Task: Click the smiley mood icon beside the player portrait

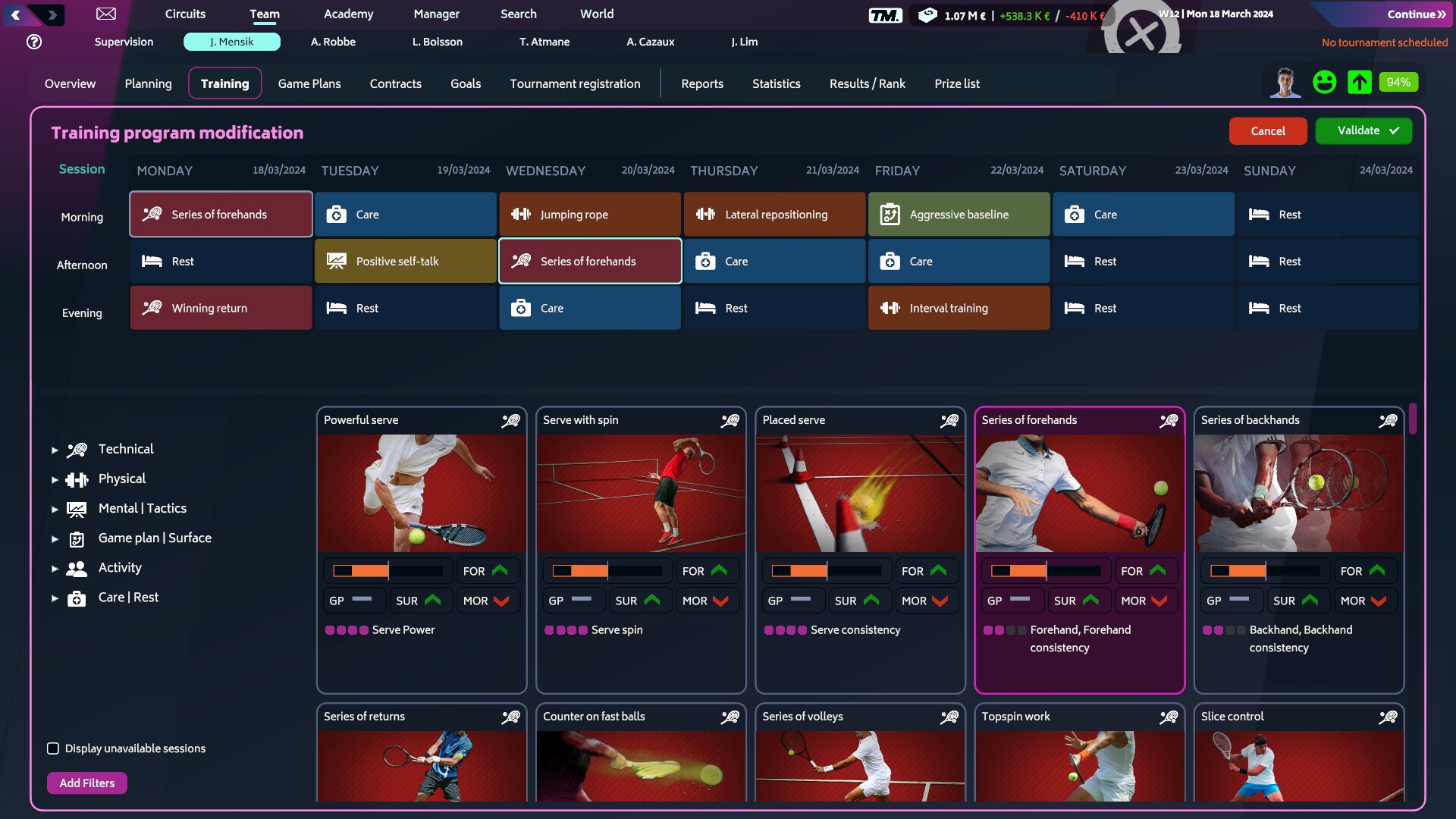Action: pos(1324,81)
